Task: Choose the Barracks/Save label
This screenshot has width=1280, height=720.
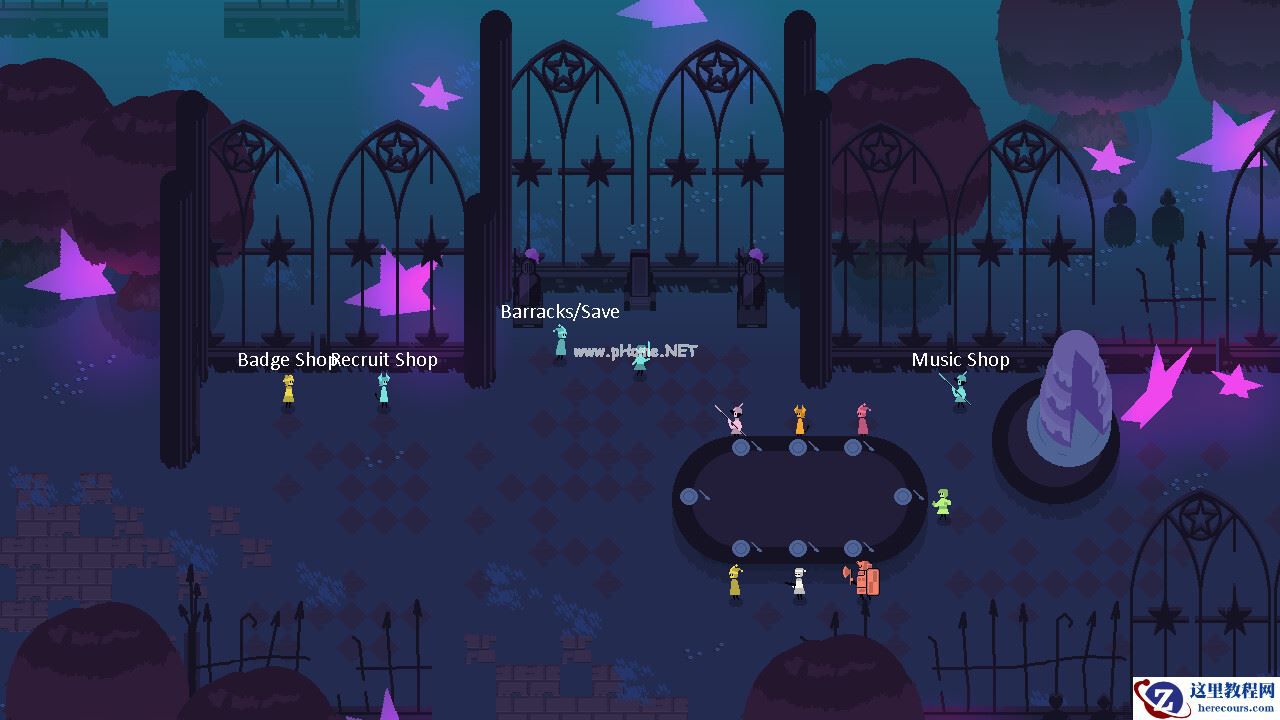Action: [x=560, y=312]
